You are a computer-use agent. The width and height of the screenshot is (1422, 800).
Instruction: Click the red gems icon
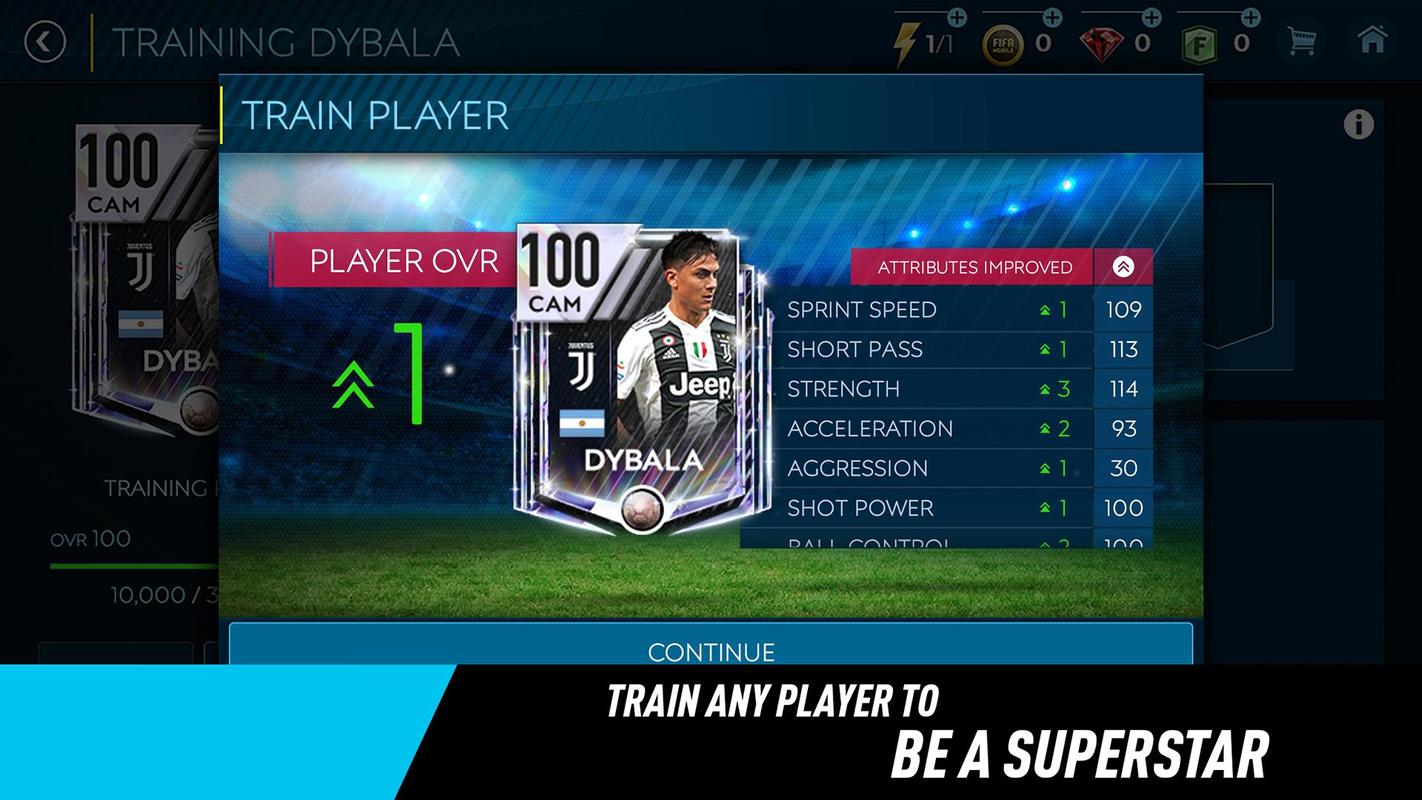[x=1102, y=42]
